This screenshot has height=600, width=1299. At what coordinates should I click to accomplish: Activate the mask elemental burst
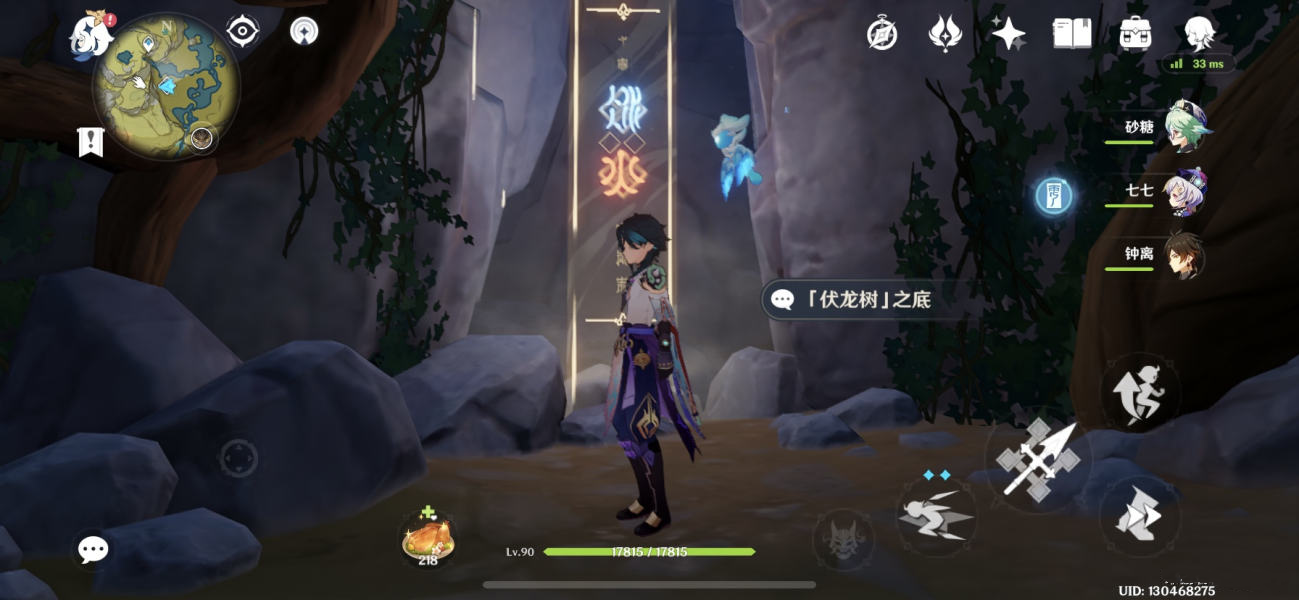[x=843, y=540]
